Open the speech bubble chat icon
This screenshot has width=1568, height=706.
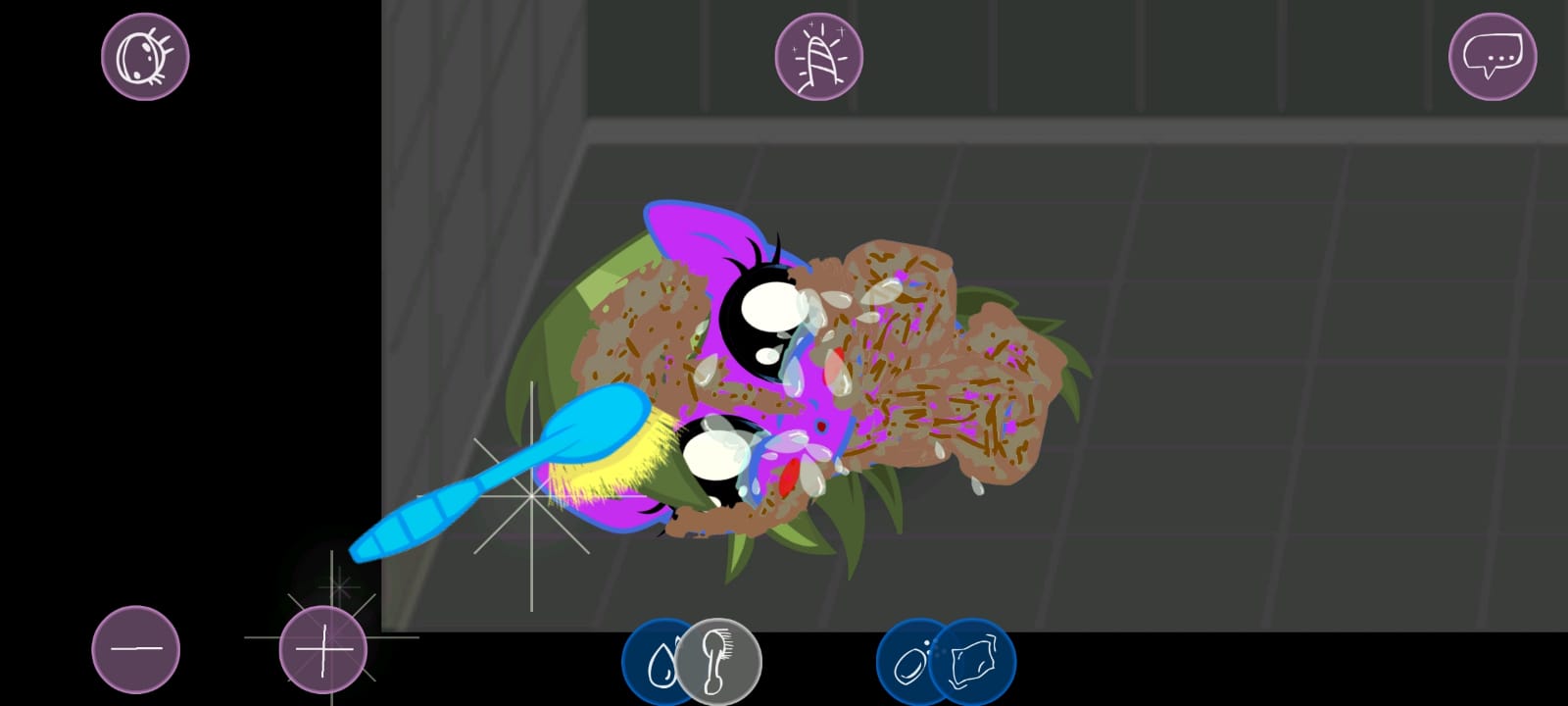(1493, 56)
